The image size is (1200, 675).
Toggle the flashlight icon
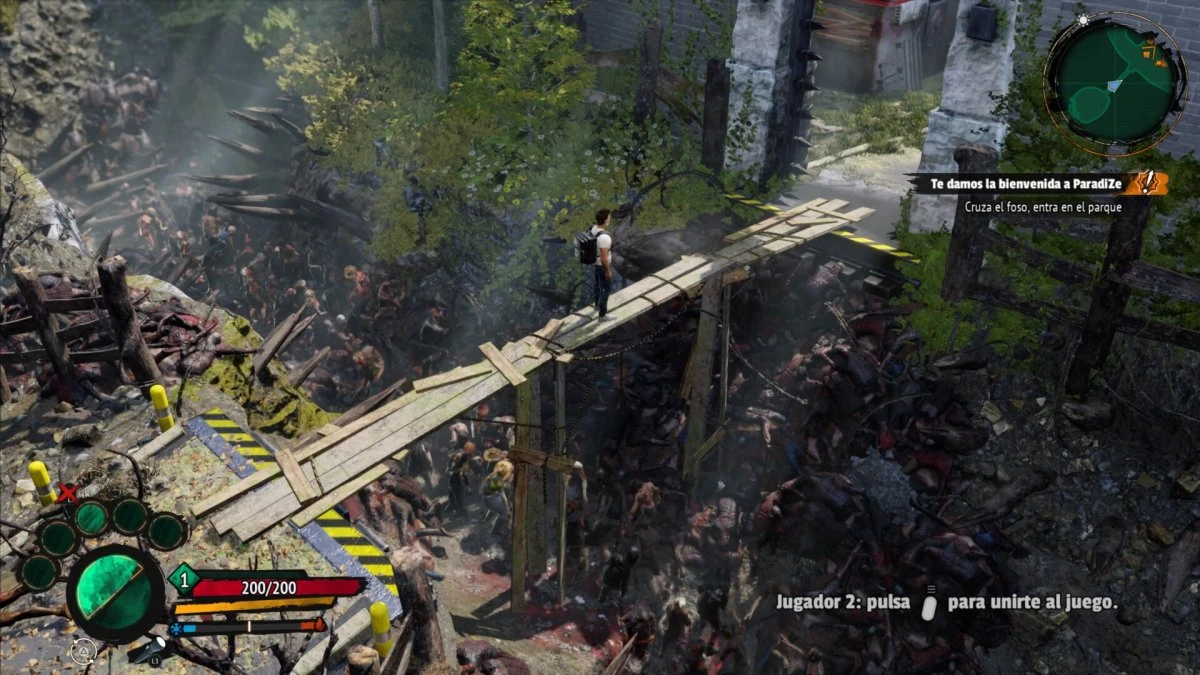[x=150, y=651]
